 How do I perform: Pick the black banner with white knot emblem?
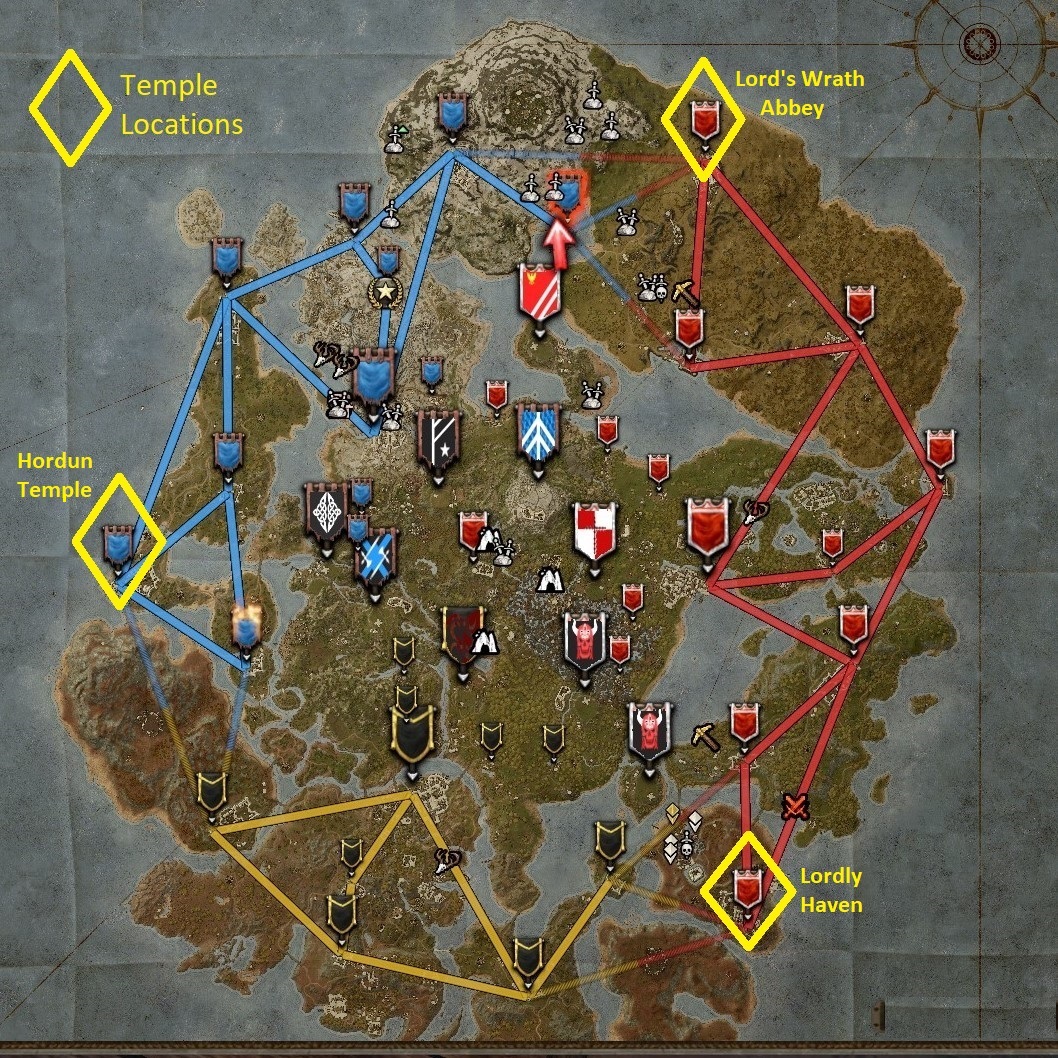[x=325, y=512]
